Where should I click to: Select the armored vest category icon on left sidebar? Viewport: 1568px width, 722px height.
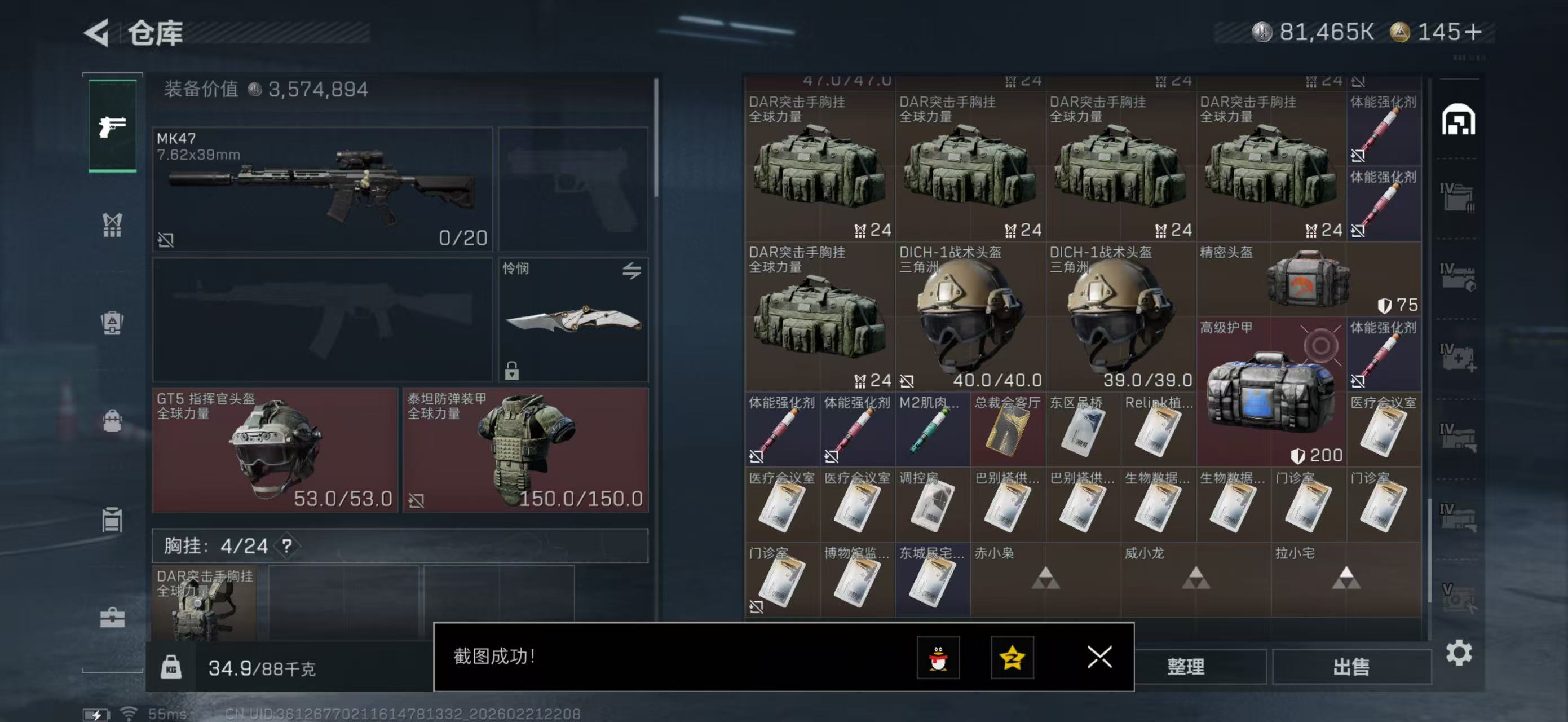[112, 323]
